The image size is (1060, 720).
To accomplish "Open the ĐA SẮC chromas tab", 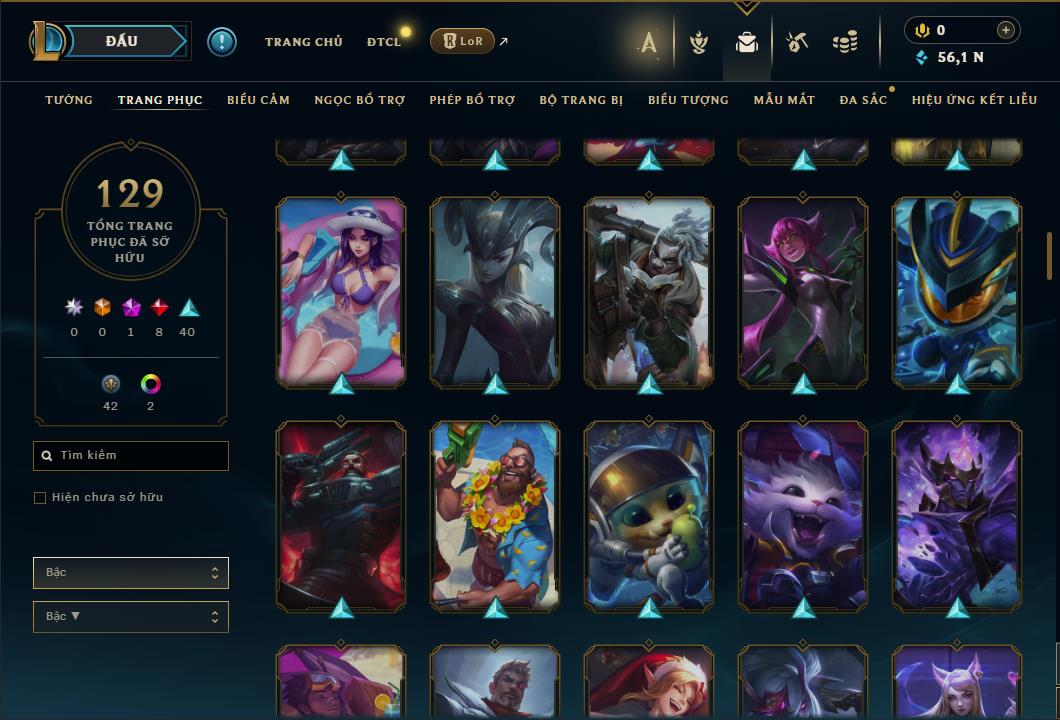I will coord(863,100).
